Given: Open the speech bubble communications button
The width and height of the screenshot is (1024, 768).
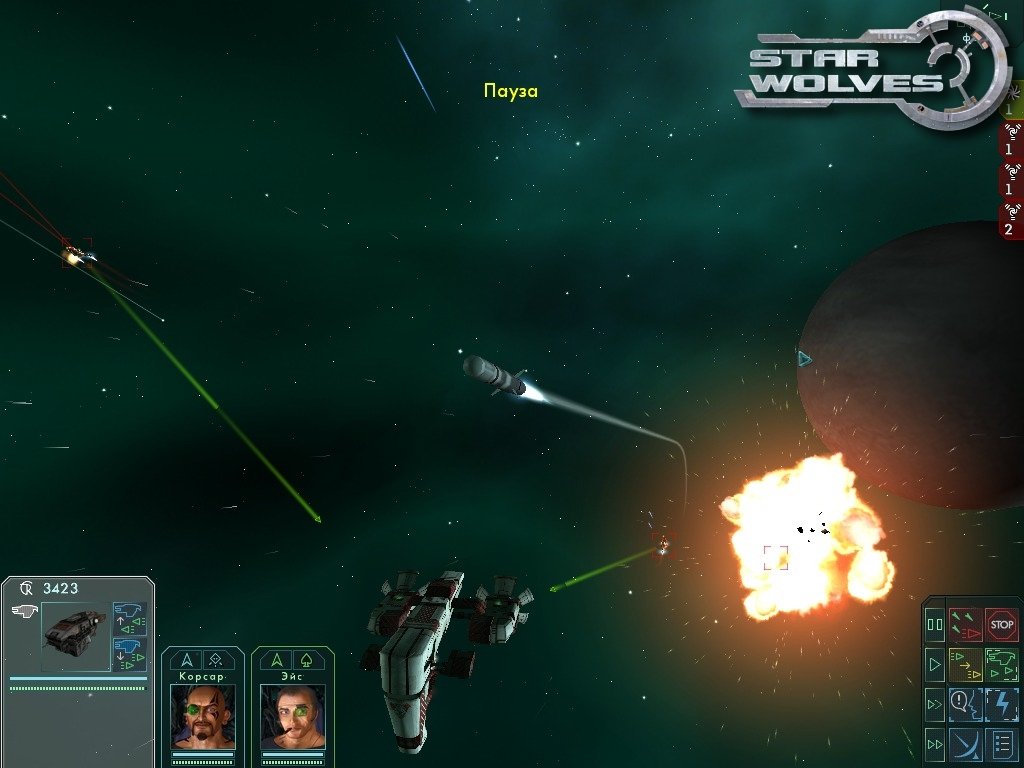Looking at the screenshot, I should [966, 703].
